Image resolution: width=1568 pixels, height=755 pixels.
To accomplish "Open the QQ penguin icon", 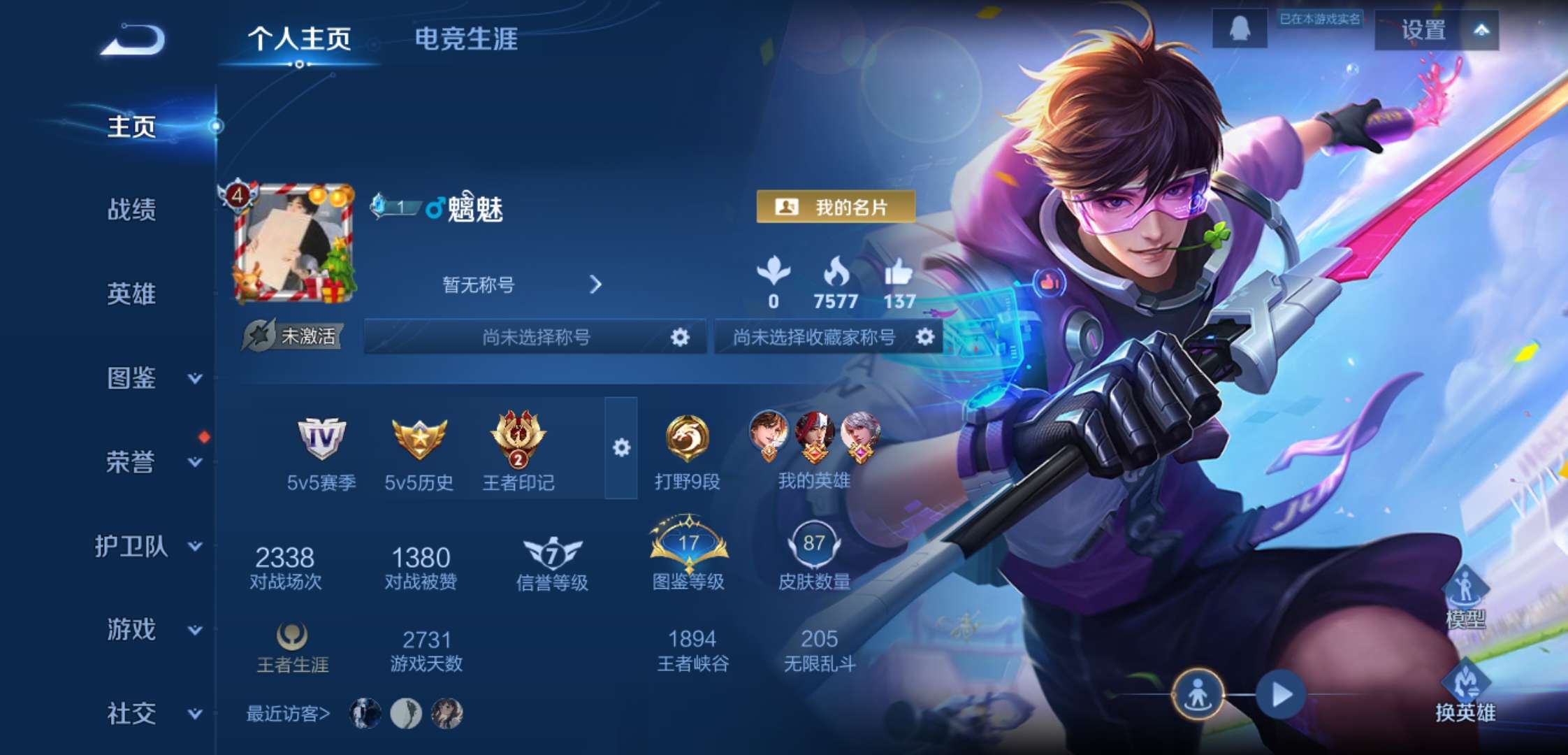I will pyautogui.click(x=1241, y=29).
